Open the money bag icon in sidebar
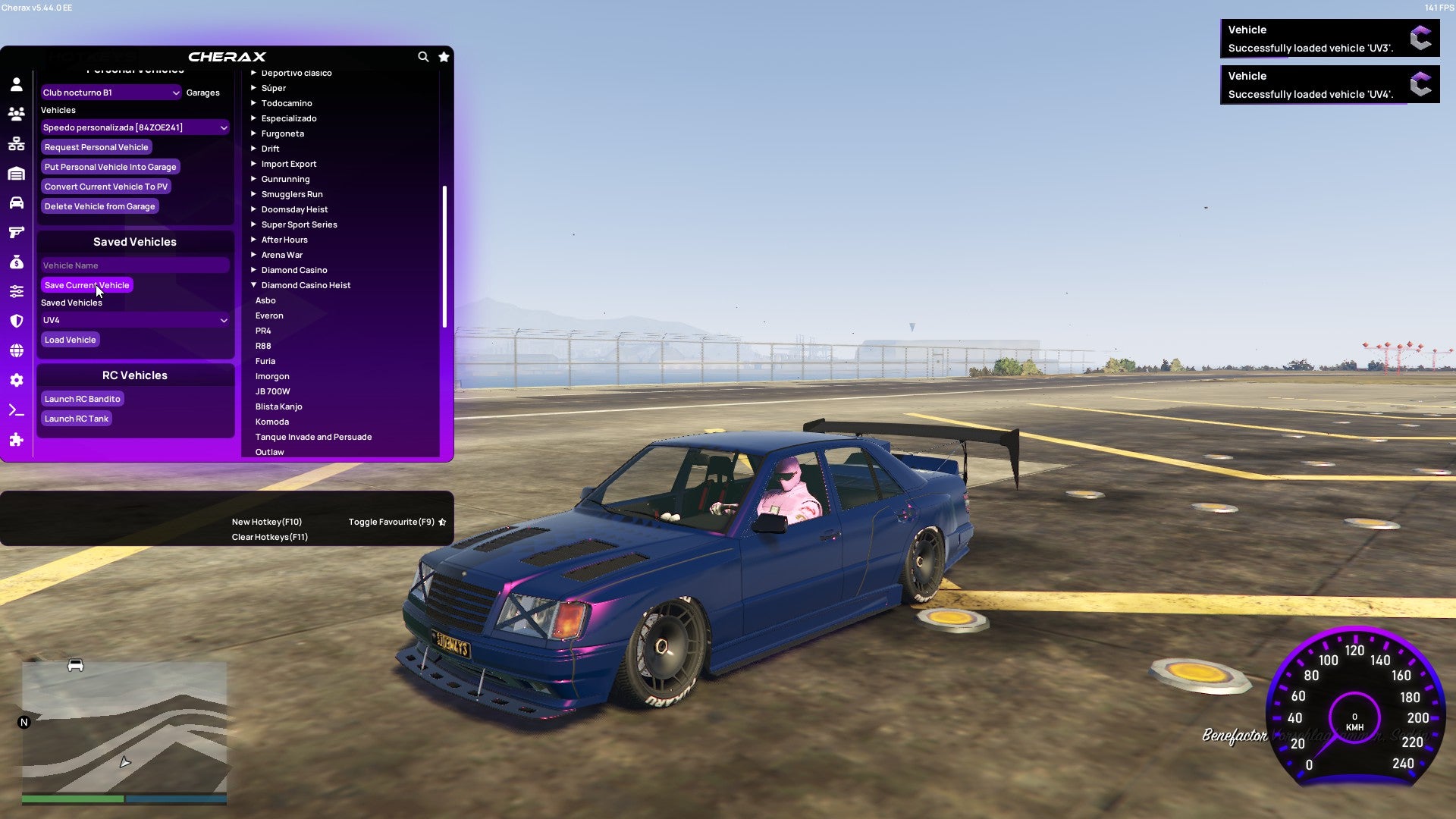The height and width of the screenshot is (819, 1456). tap(17, 262)
